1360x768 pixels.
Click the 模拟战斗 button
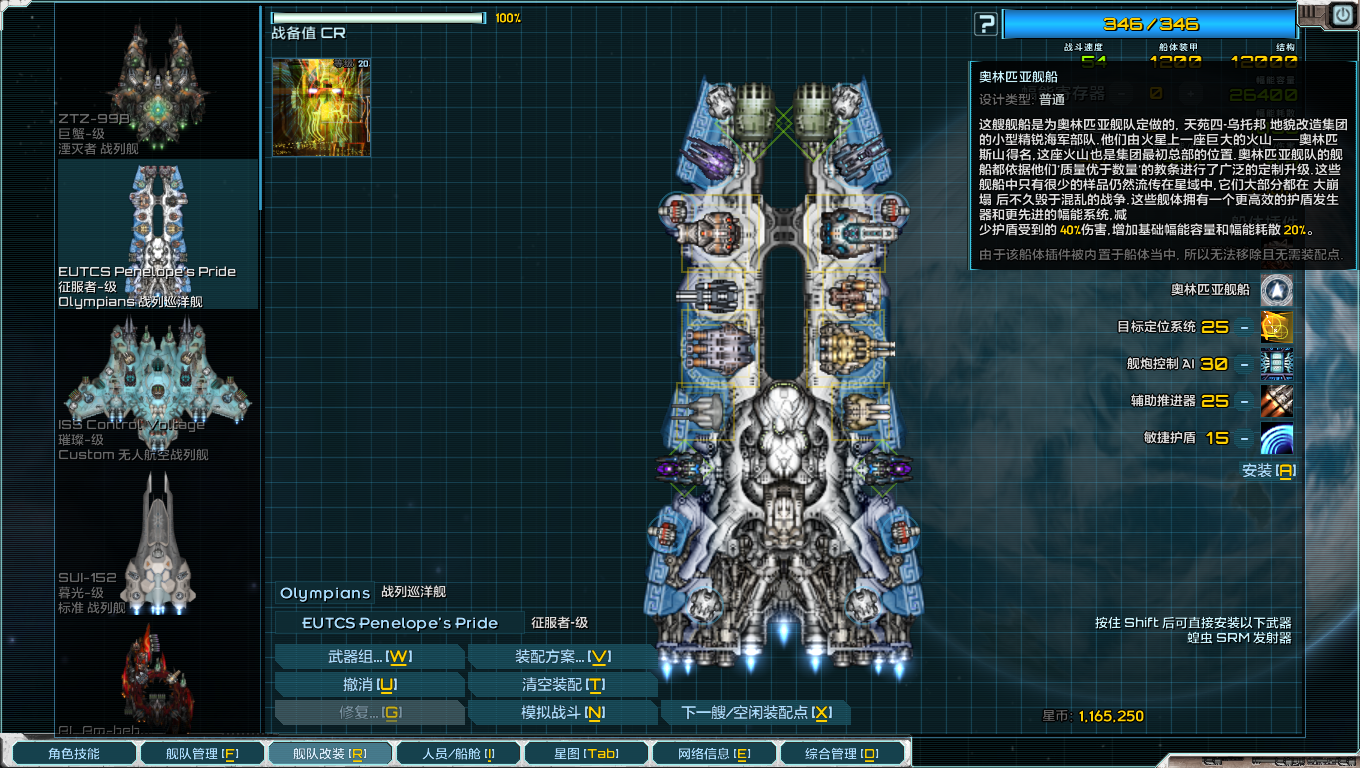[x=563, y=712]
